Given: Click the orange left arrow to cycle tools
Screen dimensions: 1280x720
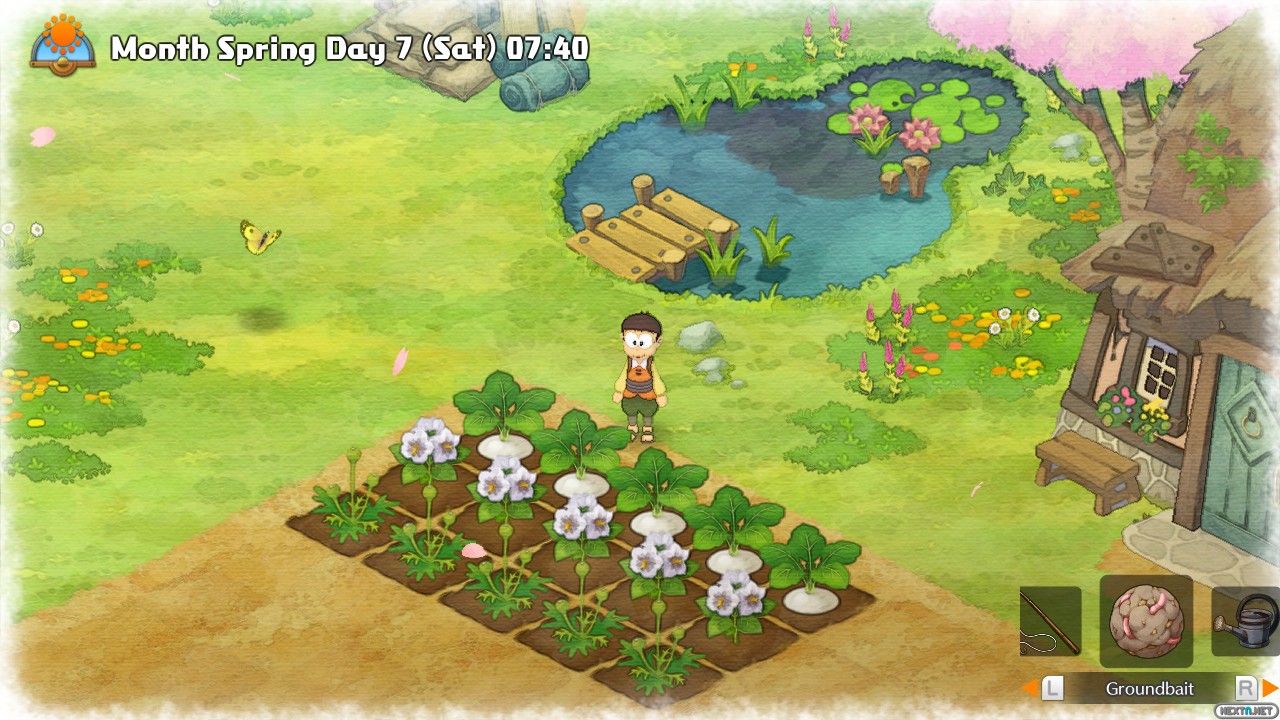Looking at the screenshot, I should point(1029,688).
